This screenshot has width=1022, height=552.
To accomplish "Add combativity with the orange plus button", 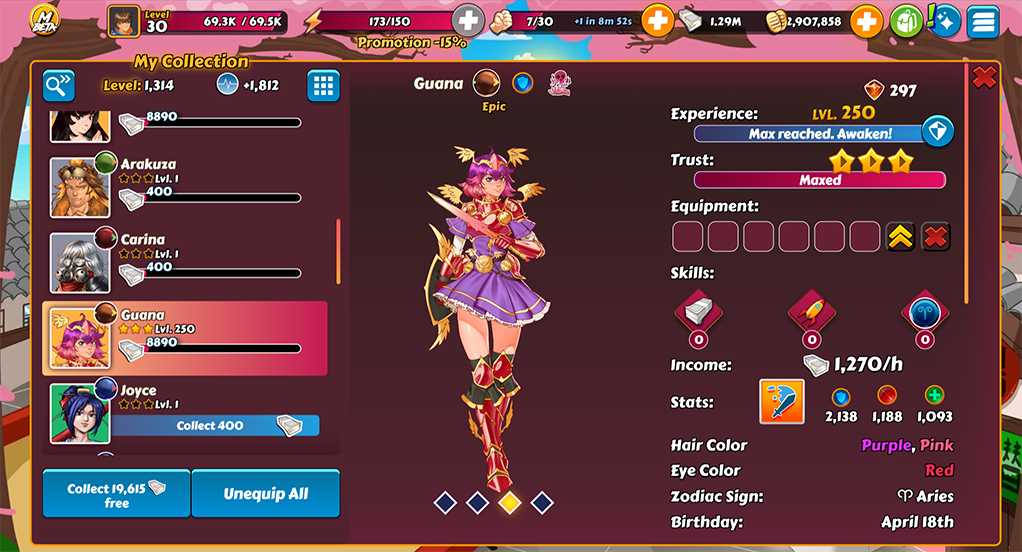I will point(657,20).
